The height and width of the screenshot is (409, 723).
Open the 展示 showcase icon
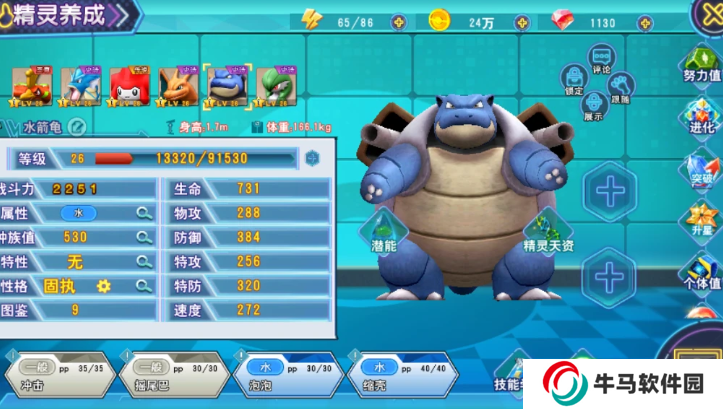[x=594, y=103]
